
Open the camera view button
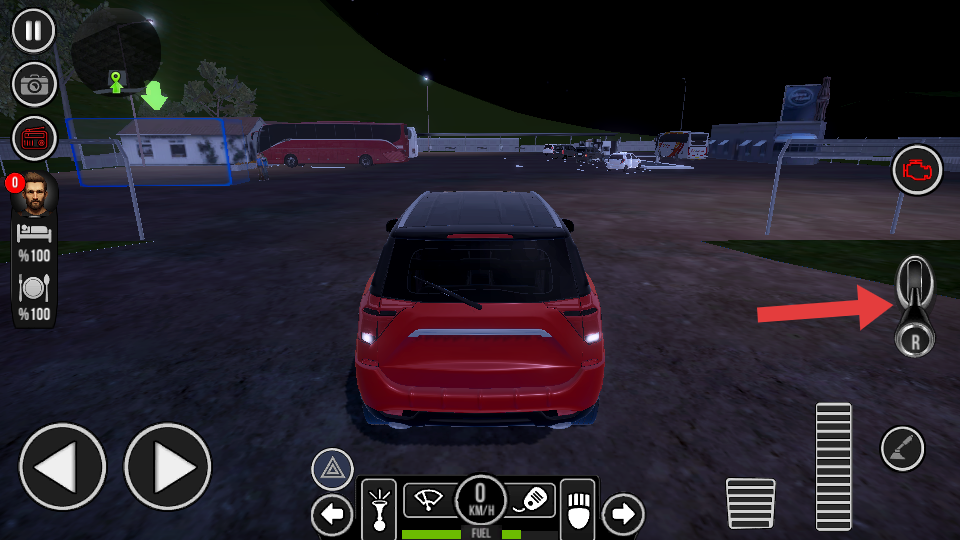pos(34,85)
